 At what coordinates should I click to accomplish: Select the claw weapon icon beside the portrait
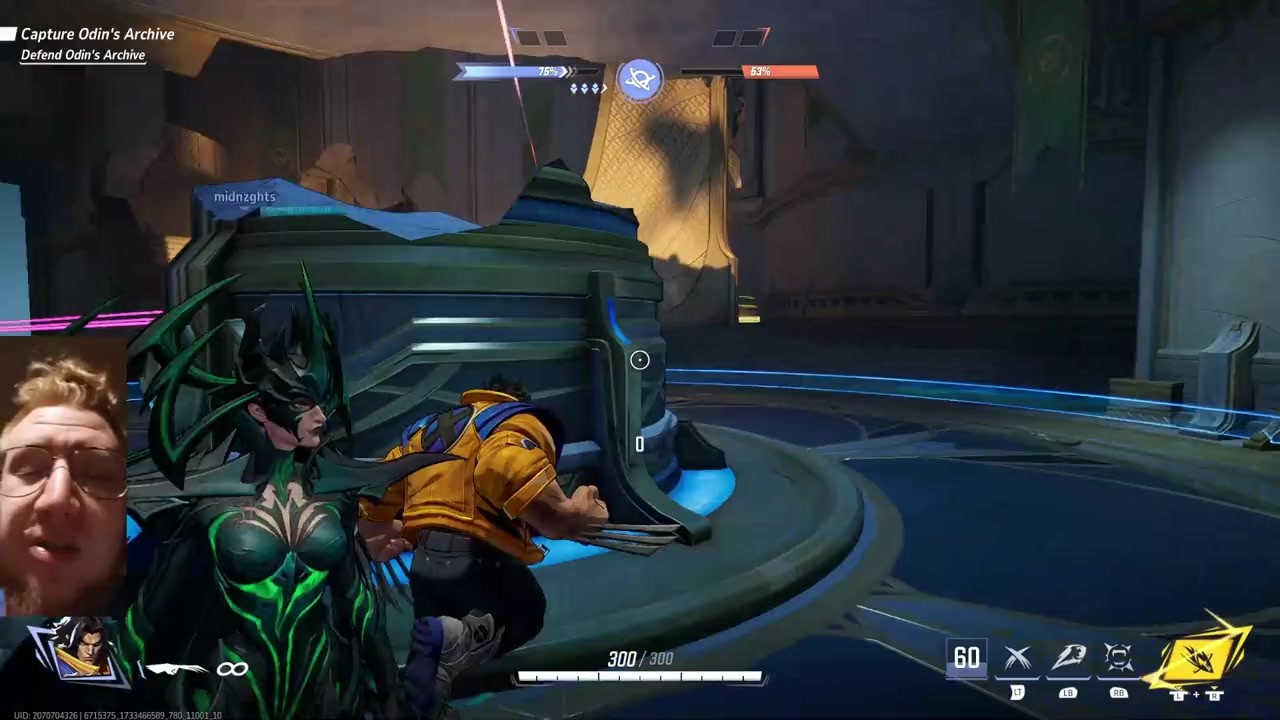pyautogui.click(x=174, y=668)
